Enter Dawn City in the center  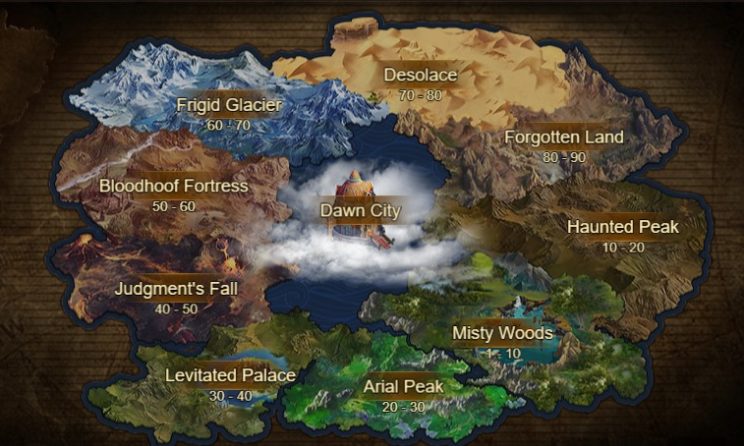pyautogui.click(x=360, y=211)
